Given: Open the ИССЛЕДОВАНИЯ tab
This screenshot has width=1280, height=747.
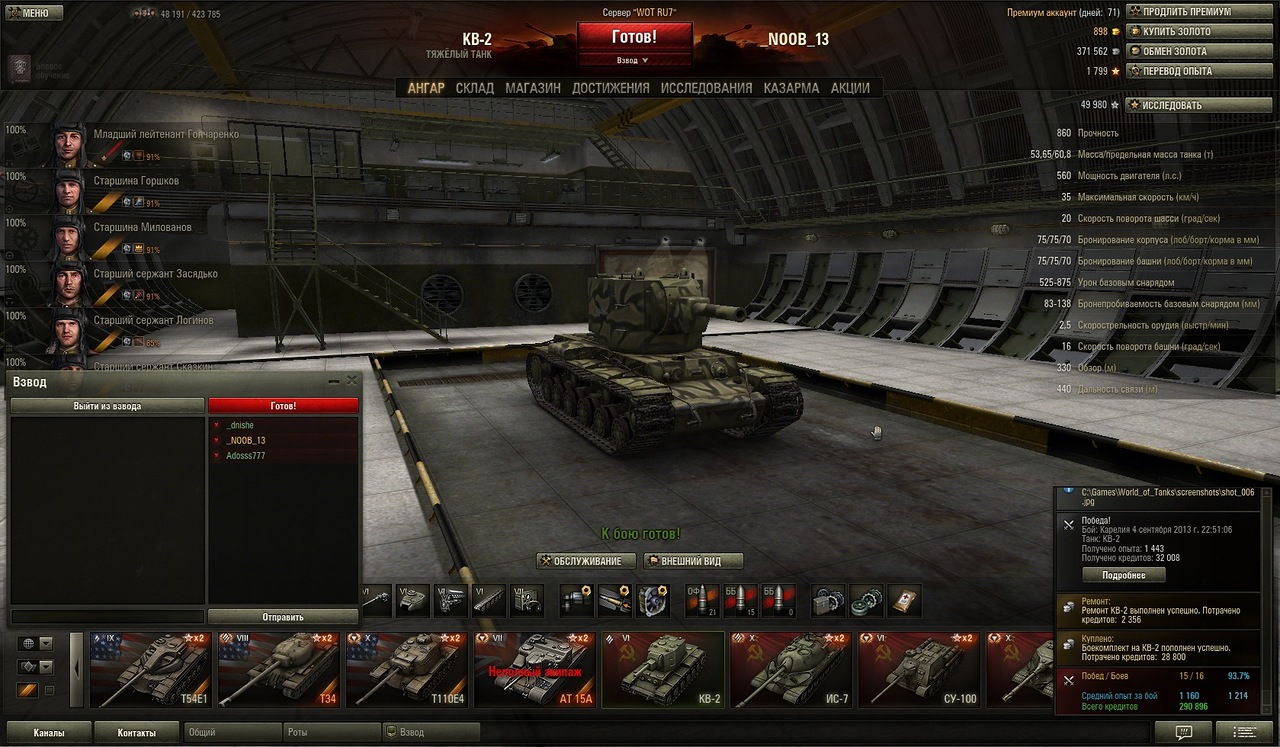Looking at the screenshot, I should click(x=706, y=88).
